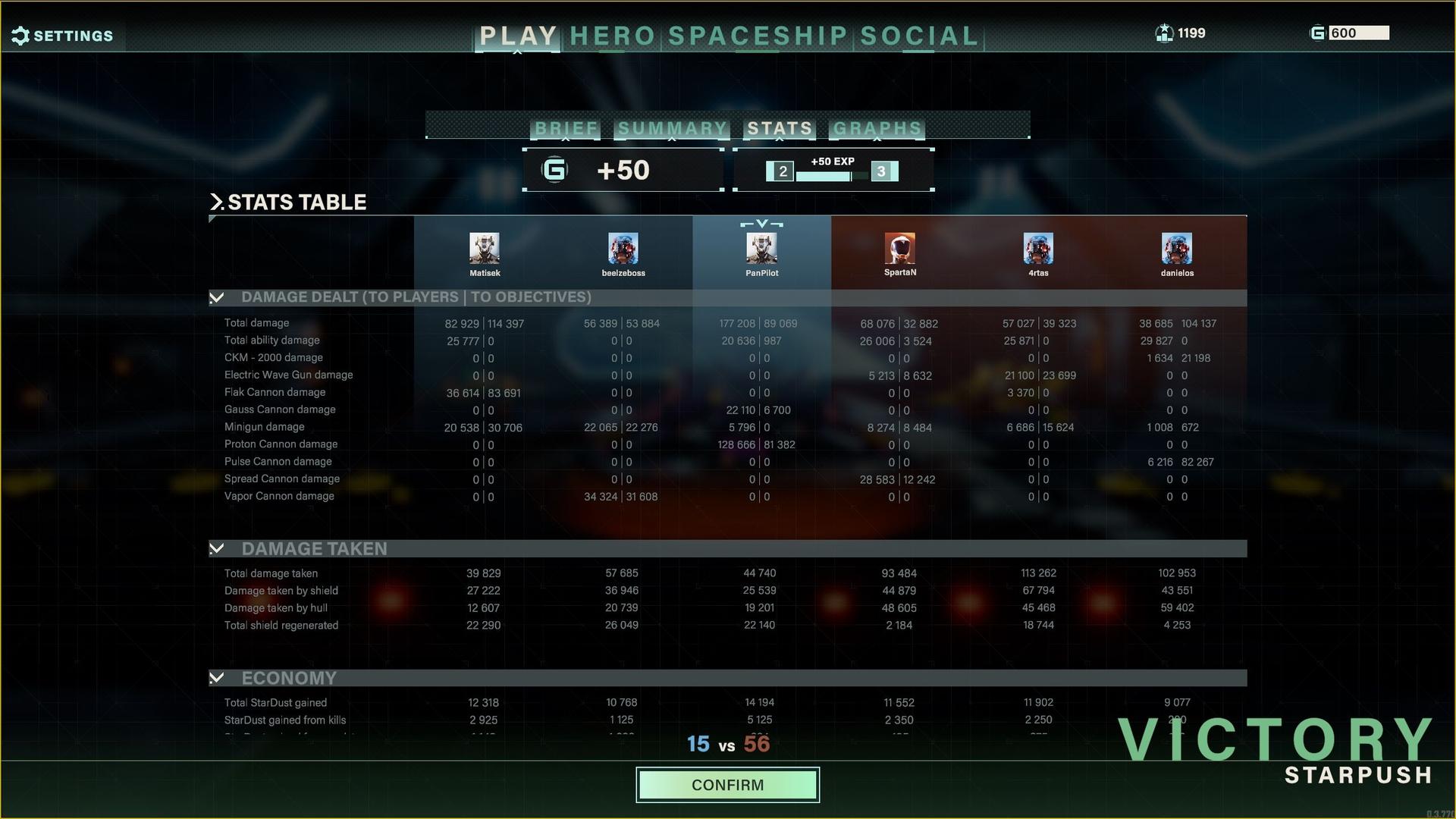Confirm the match results

(727, 785)
